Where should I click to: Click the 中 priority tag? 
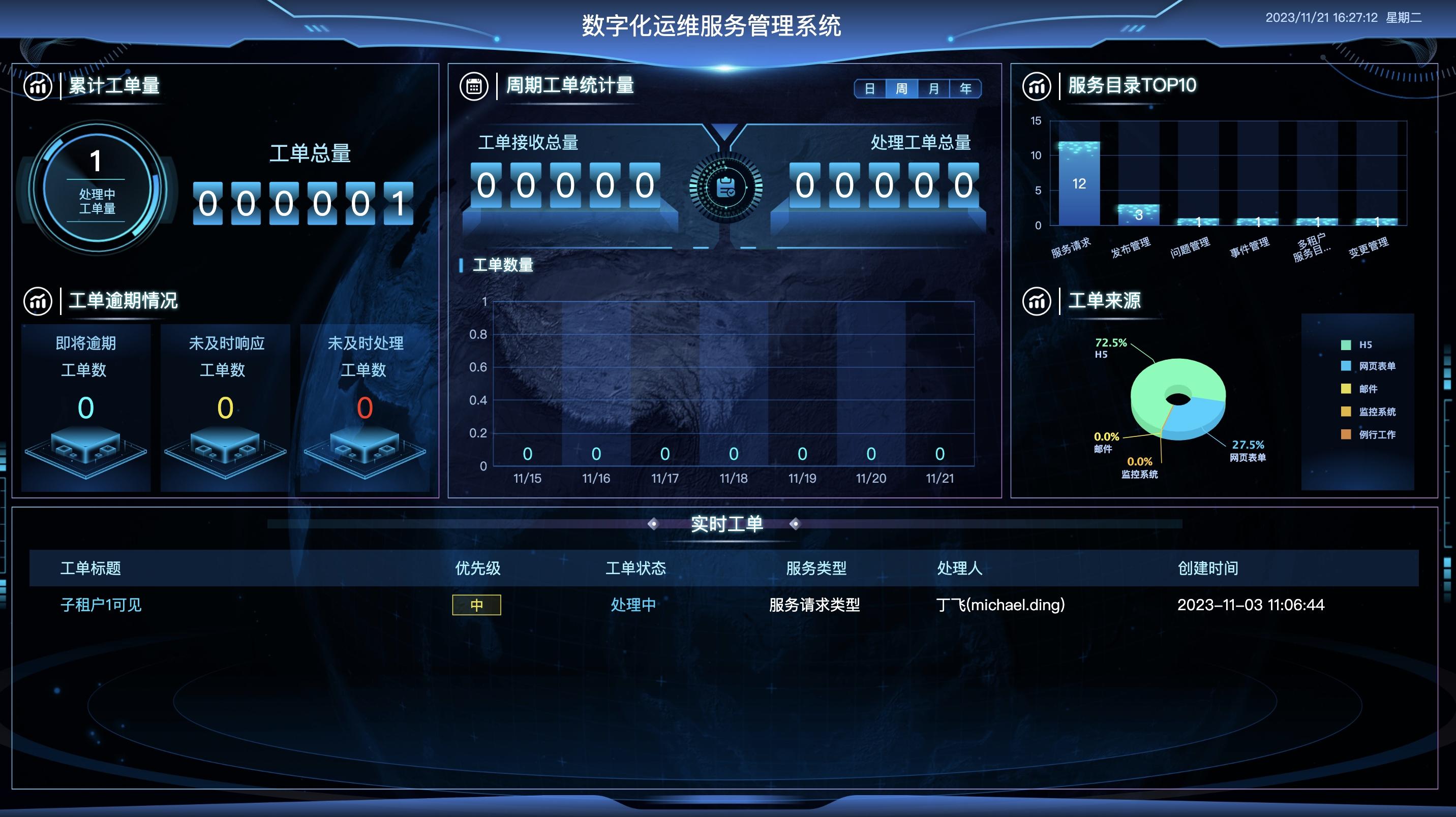point(476,605)
